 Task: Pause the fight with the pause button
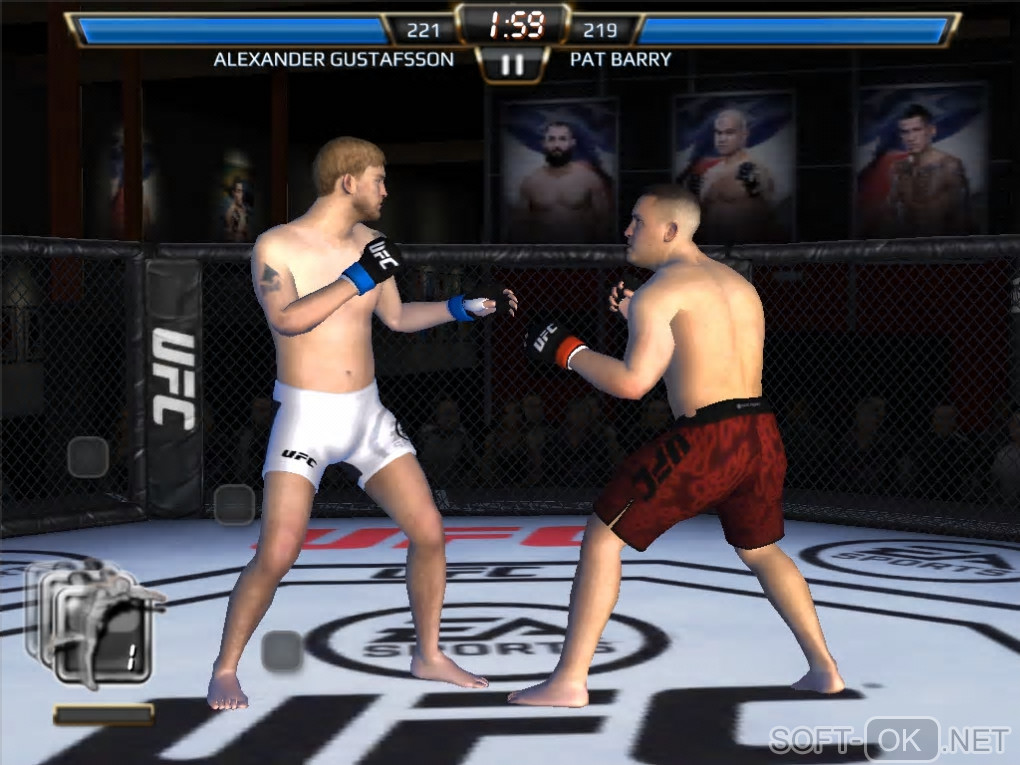tap(512, 64)
